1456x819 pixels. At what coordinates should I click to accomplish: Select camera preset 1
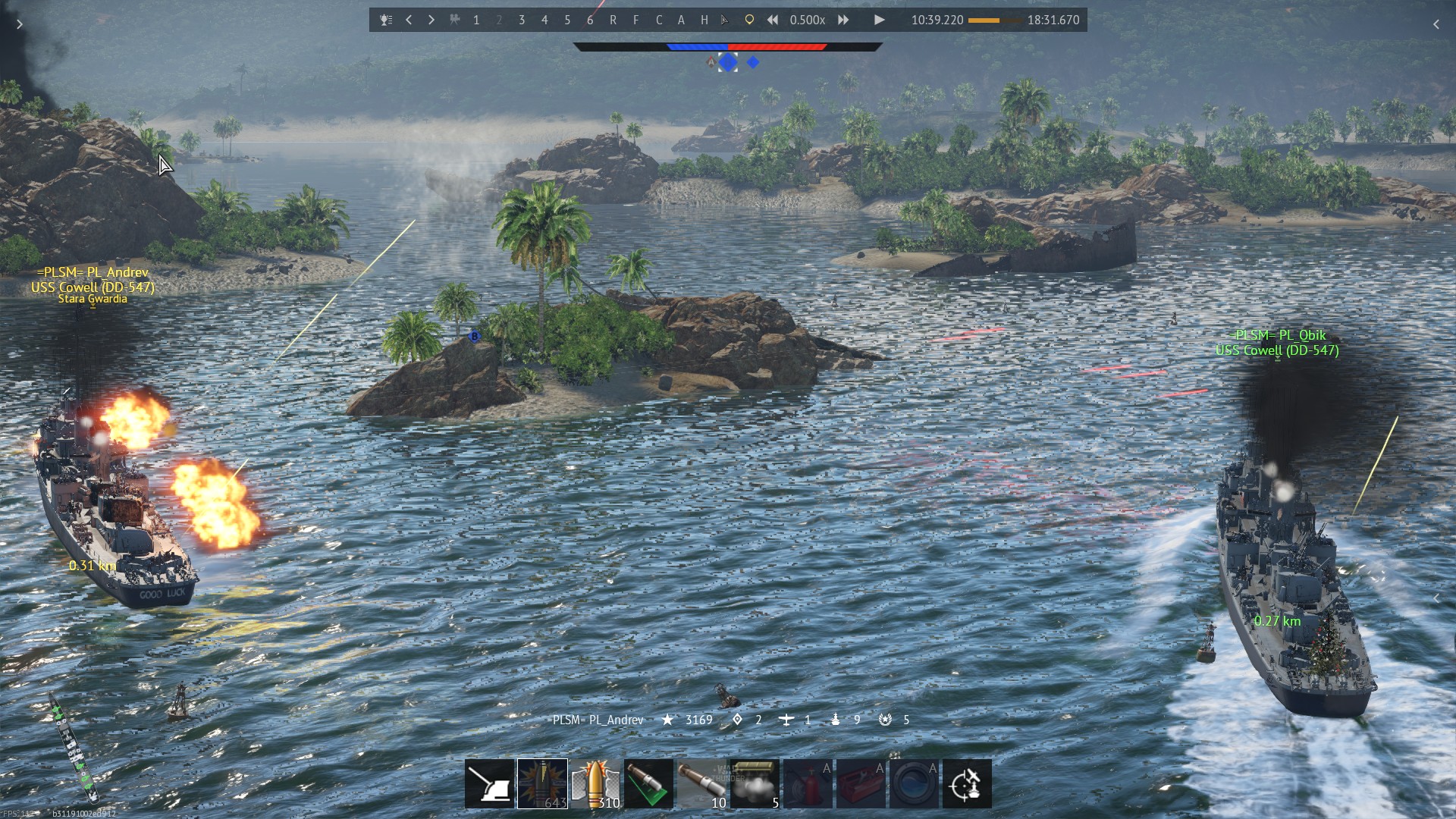click(476, 20)
